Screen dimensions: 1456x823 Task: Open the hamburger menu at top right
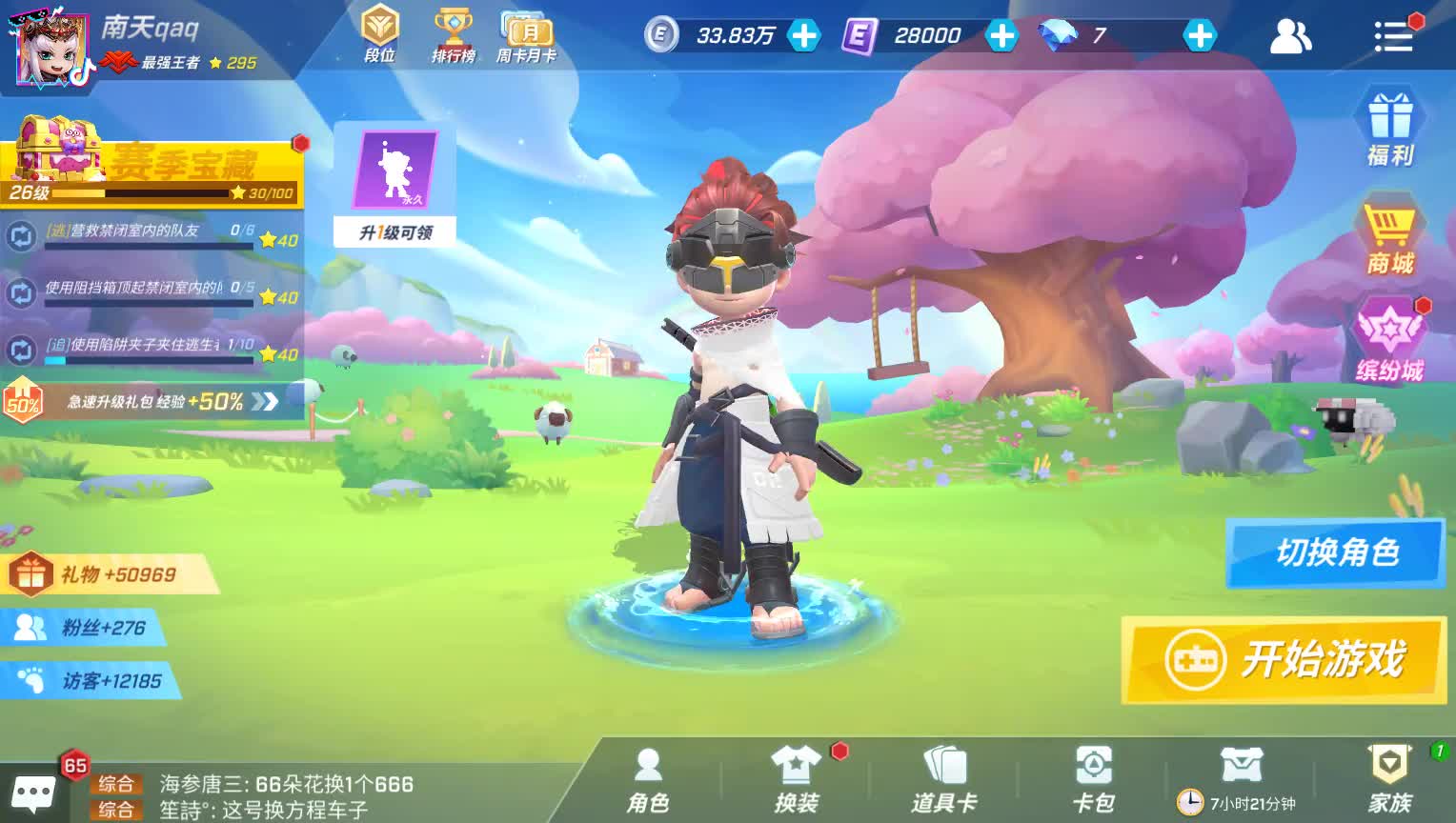click(1394, 36)
